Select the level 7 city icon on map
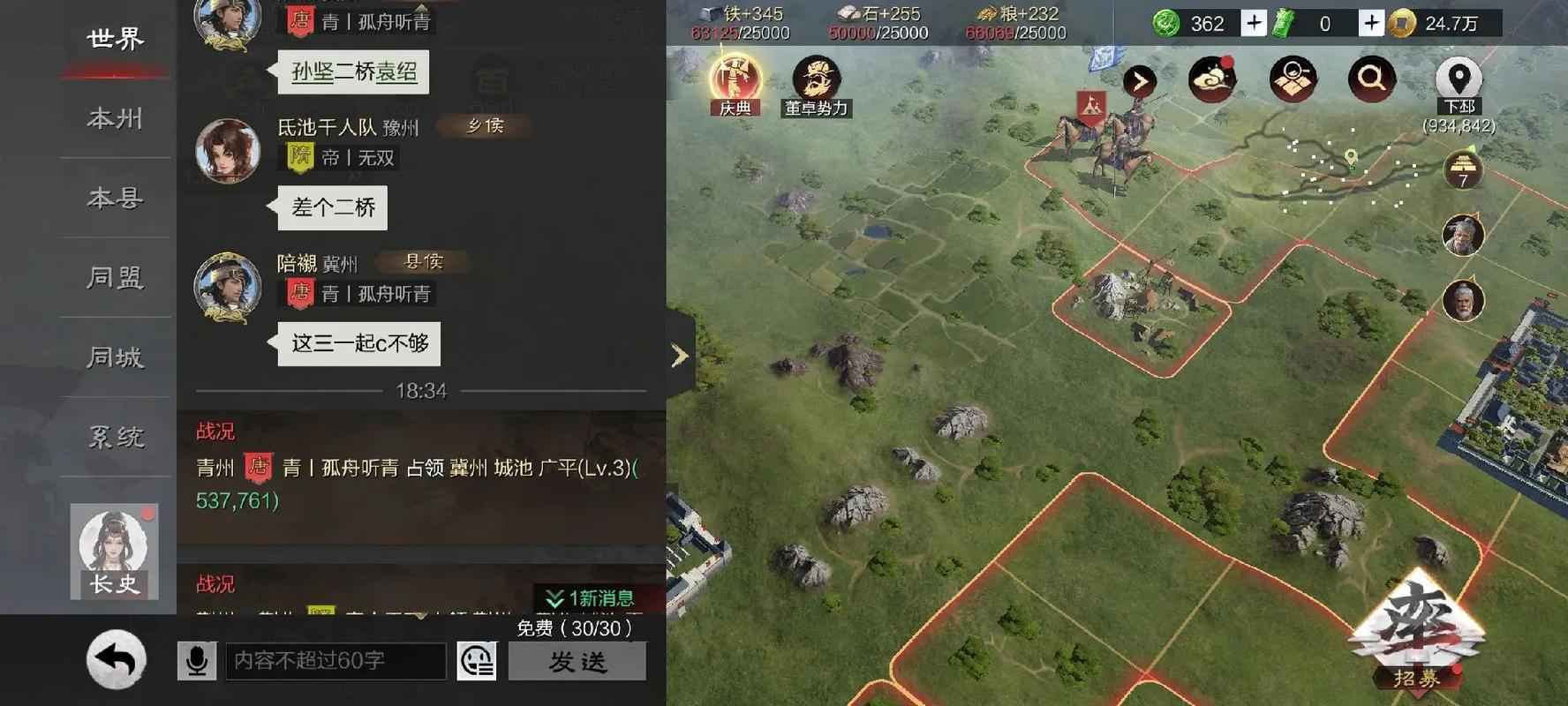1568x706 pixels. point(1464,169)
